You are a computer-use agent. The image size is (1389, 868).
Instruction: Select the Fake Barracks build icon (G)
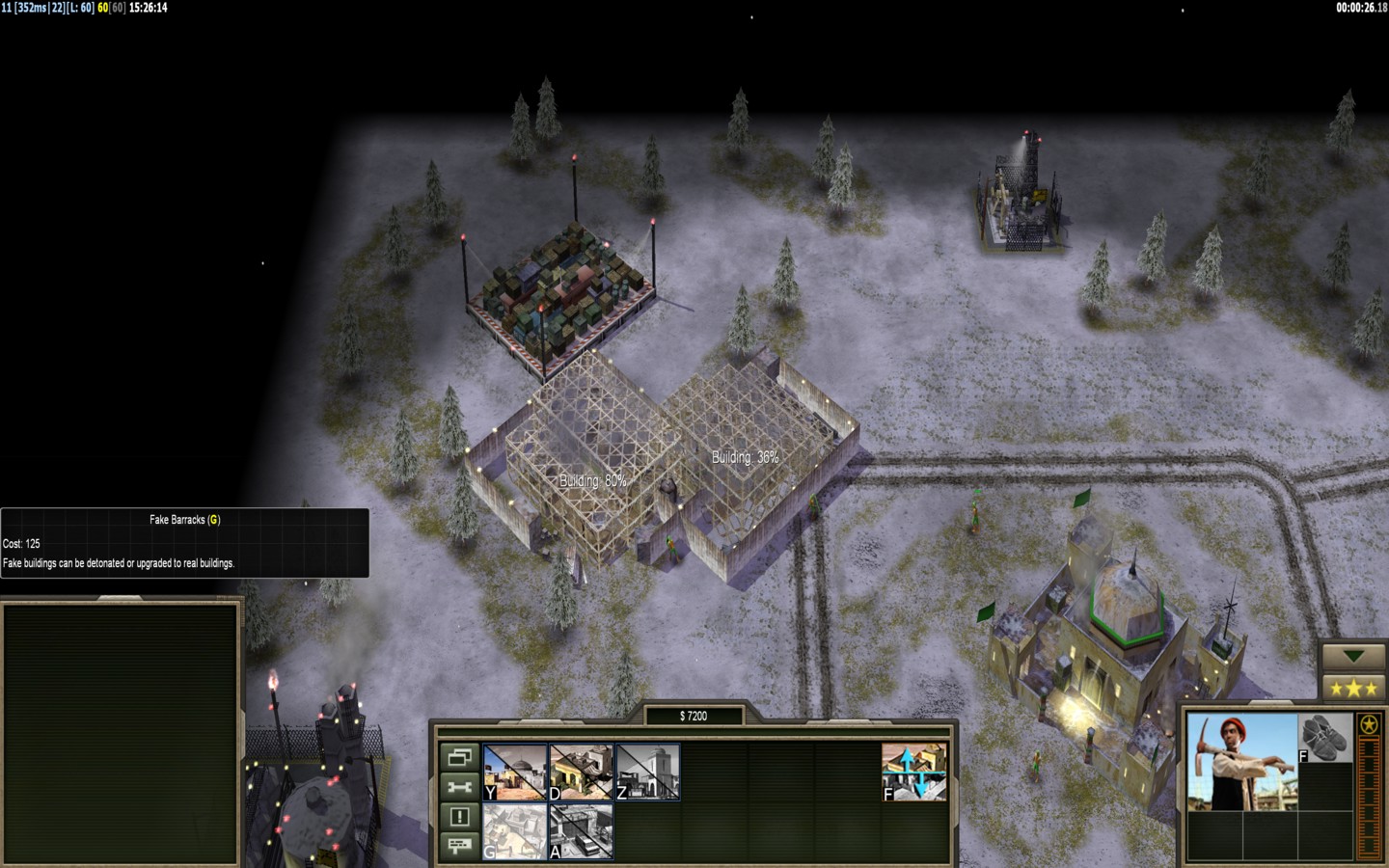(x=515, y=830)
